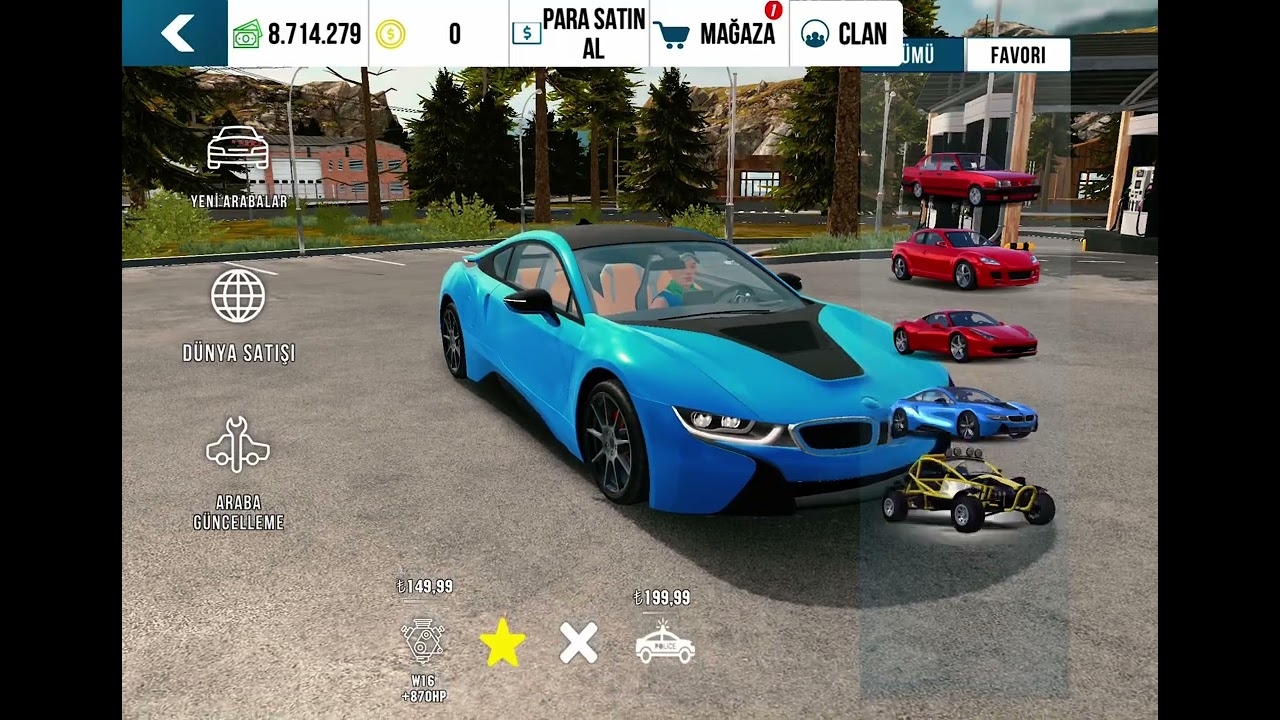Select the red sedan at top of list

[969, 179]
